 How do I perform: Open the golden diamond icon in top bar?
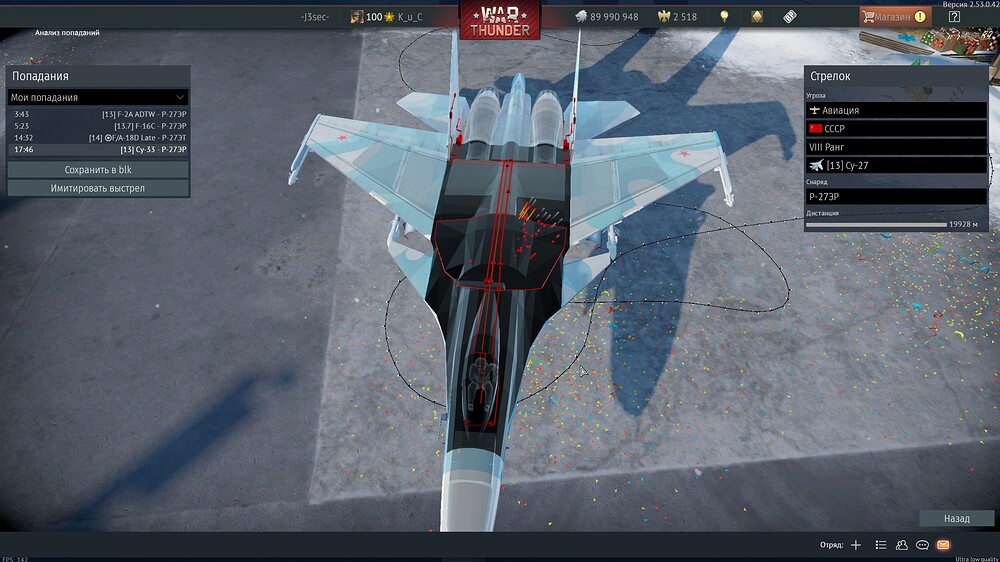(x=756, y=17)
